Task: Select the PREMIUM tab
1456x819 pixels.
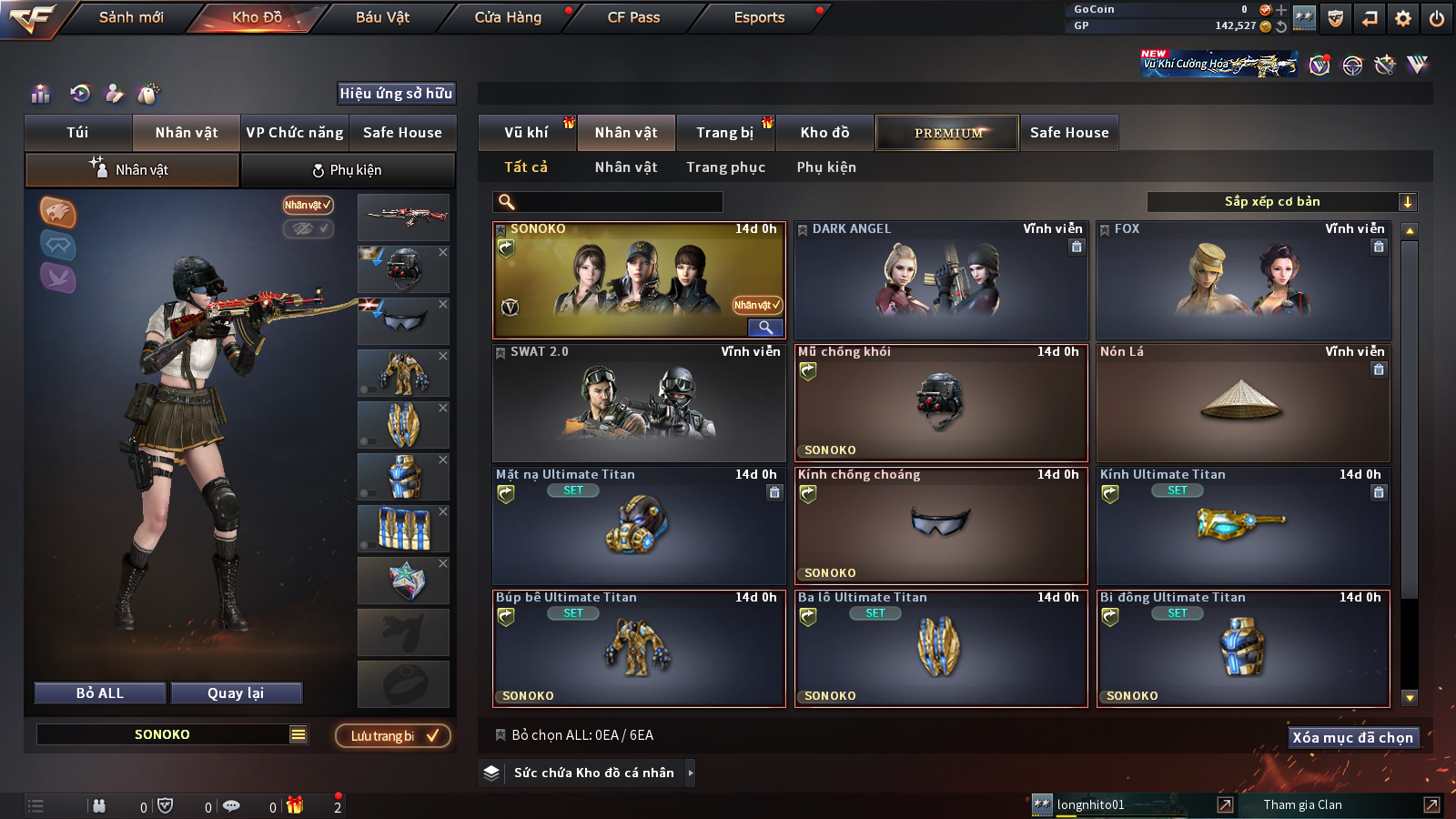Action: pos(947,133)
